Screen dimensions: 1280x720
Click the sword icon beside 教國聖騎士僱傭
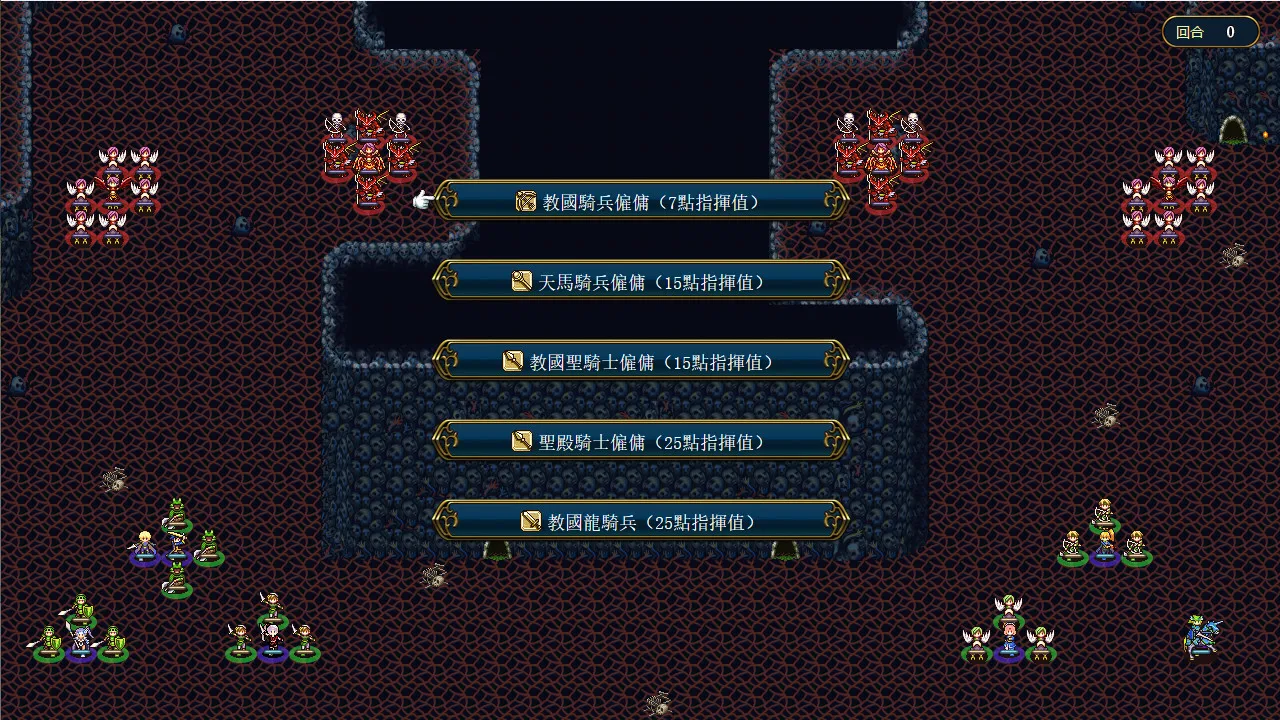[512, 361]
